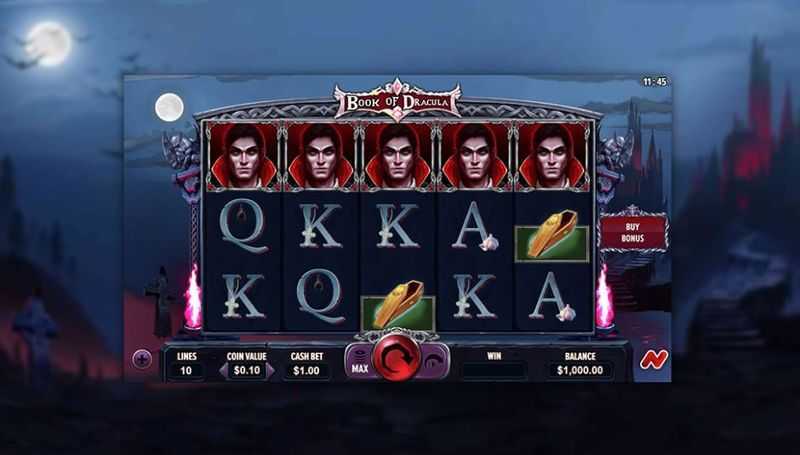Image resolution: width=800 pixels, height=455 pixels.
Task: Open the plus menu button
Action: (x=142, y=360)
